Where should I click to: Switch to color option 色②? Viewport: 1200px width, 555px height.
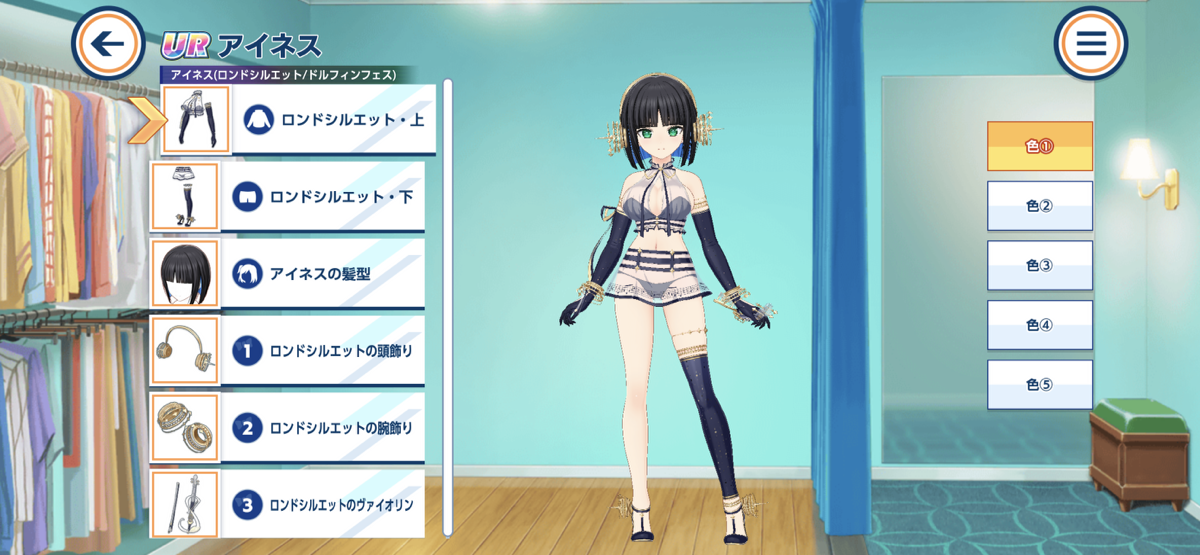tap(1040, 206)
